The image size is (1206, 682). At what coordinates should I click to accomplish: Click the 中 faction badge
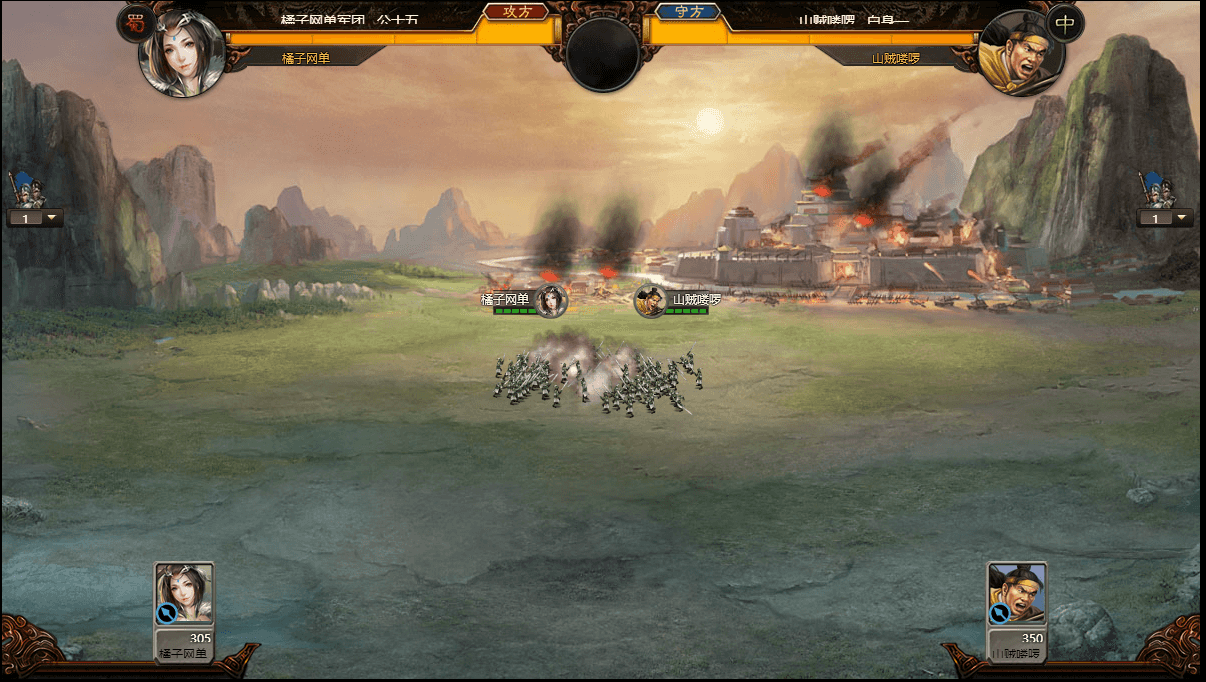tap(1064, 22)
